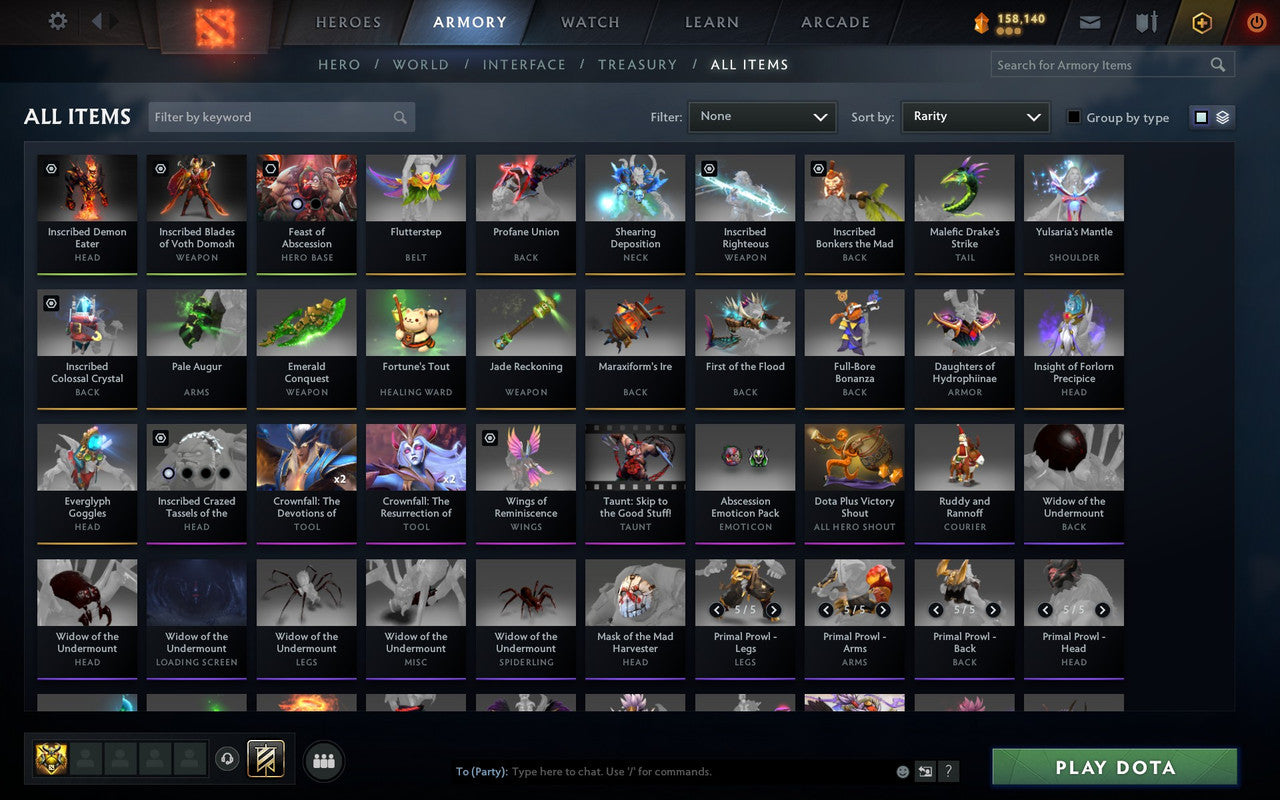The image size is (1280, 800).
Task: Toggle the grid view display square
Action: pyautogui.click(x=1199, y=117)
